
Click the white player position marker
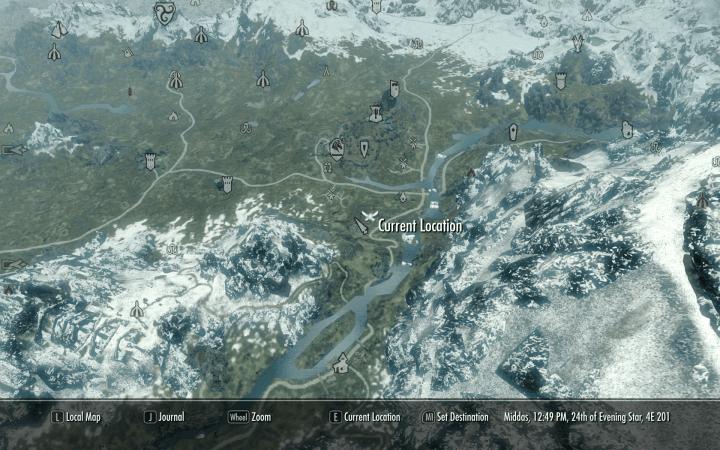[x=368, y=219]
